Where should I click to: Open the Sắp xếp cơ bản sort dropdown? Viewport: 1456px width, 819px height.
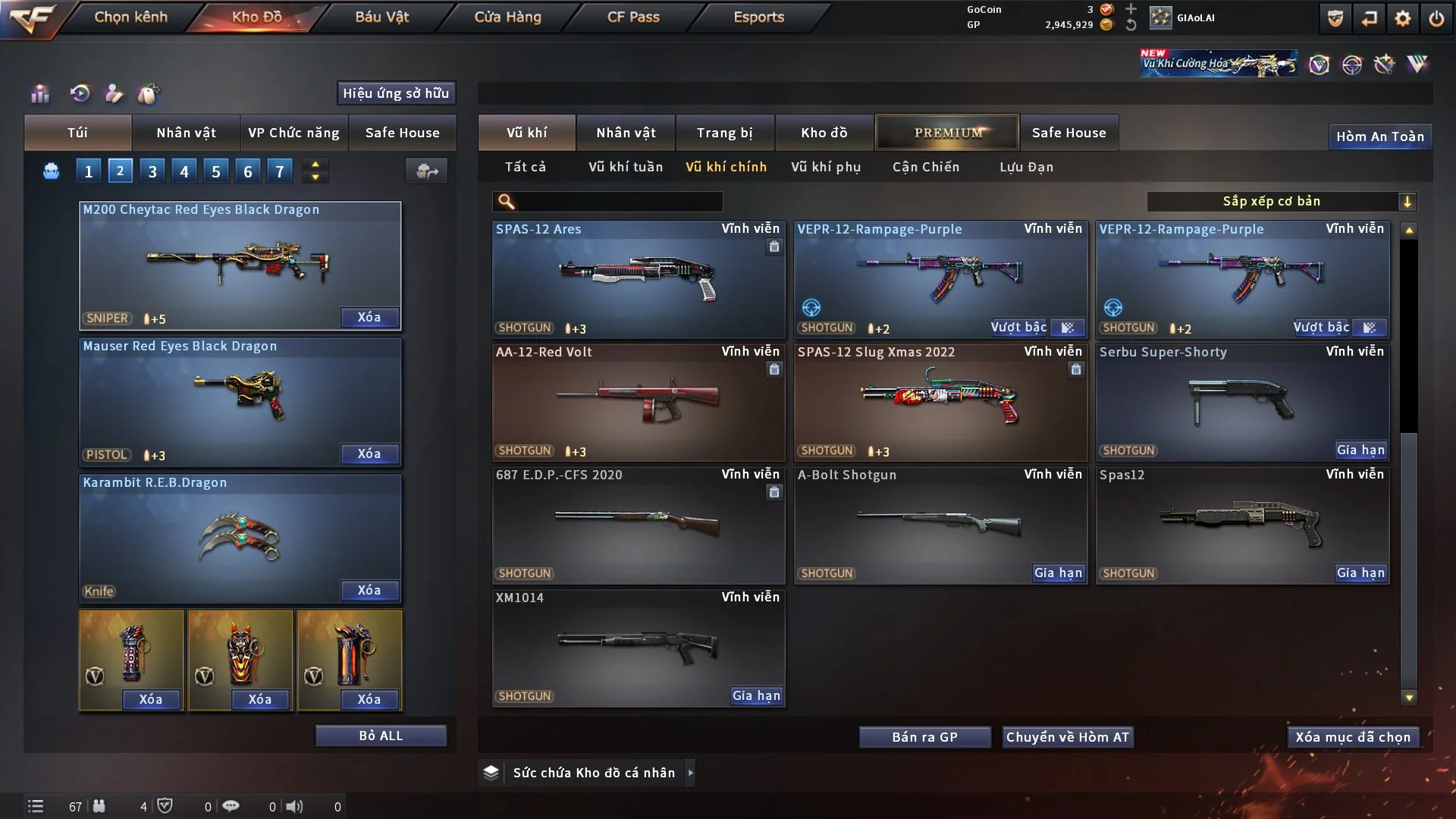coord(1281,202)
